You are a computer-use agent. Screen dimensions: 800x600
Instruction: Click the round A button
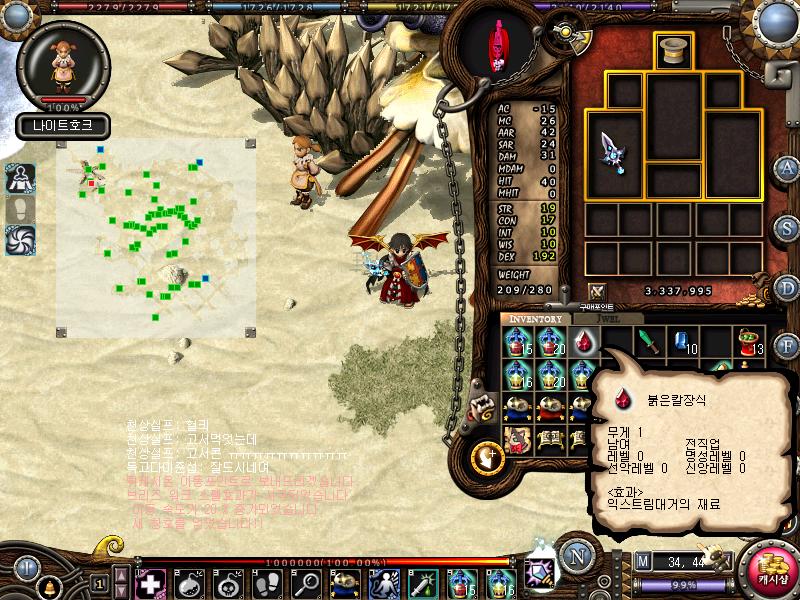pyautogui.click(x=788, y=168)
